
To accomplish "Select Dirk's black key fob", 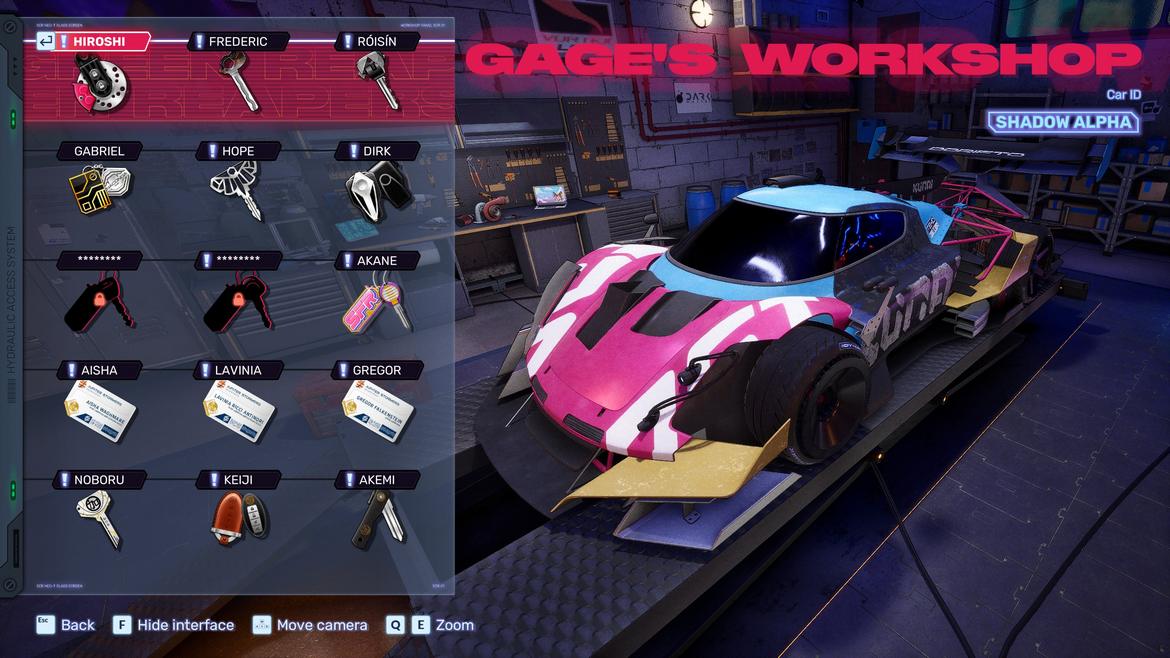I will tap(377, 188).
